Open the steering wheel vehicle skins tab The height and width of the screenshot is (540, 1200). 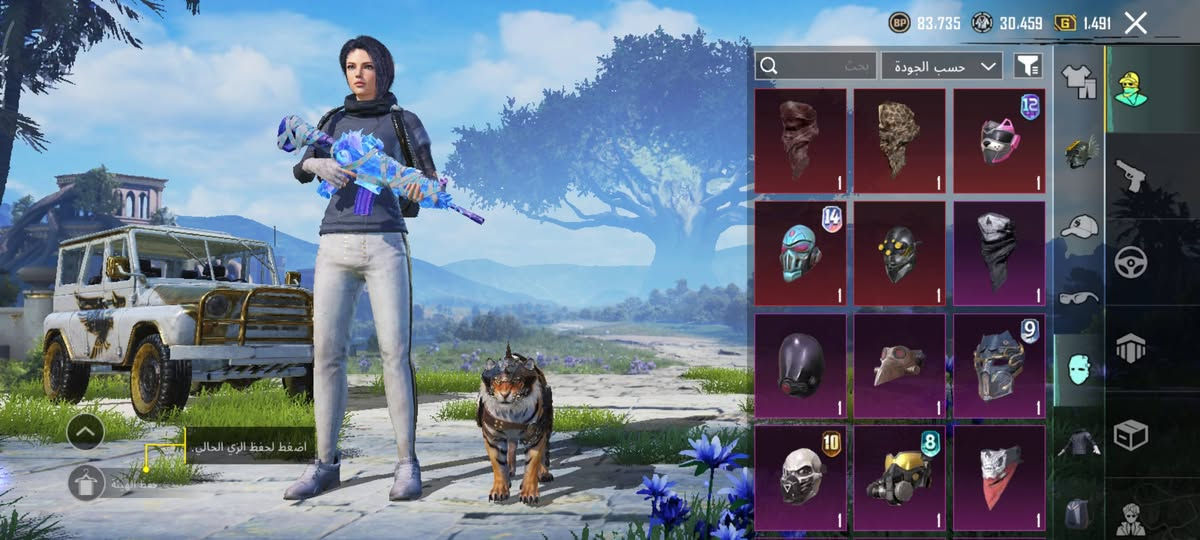point(1131,262)
